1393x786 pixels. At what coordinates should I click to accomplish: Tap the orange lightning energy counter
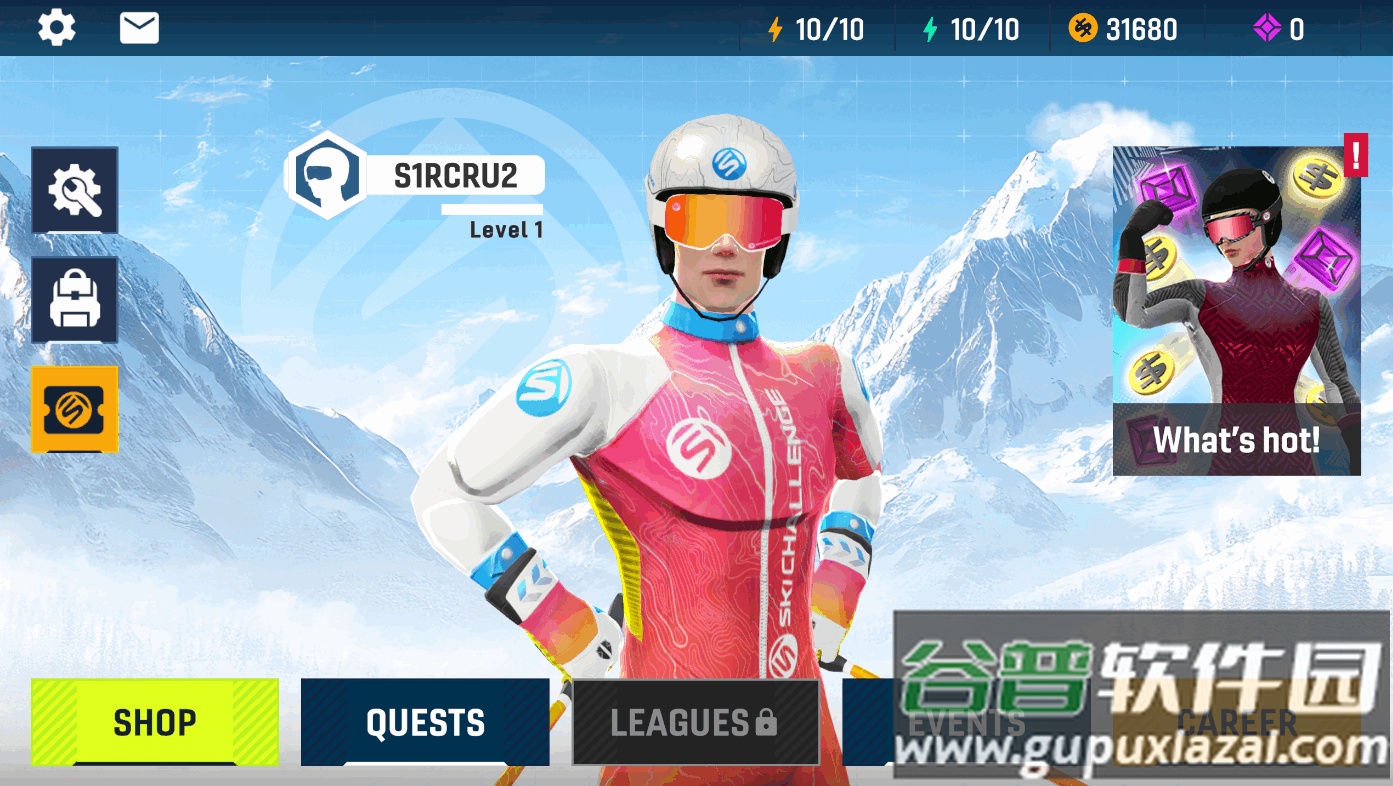(816, 29)
